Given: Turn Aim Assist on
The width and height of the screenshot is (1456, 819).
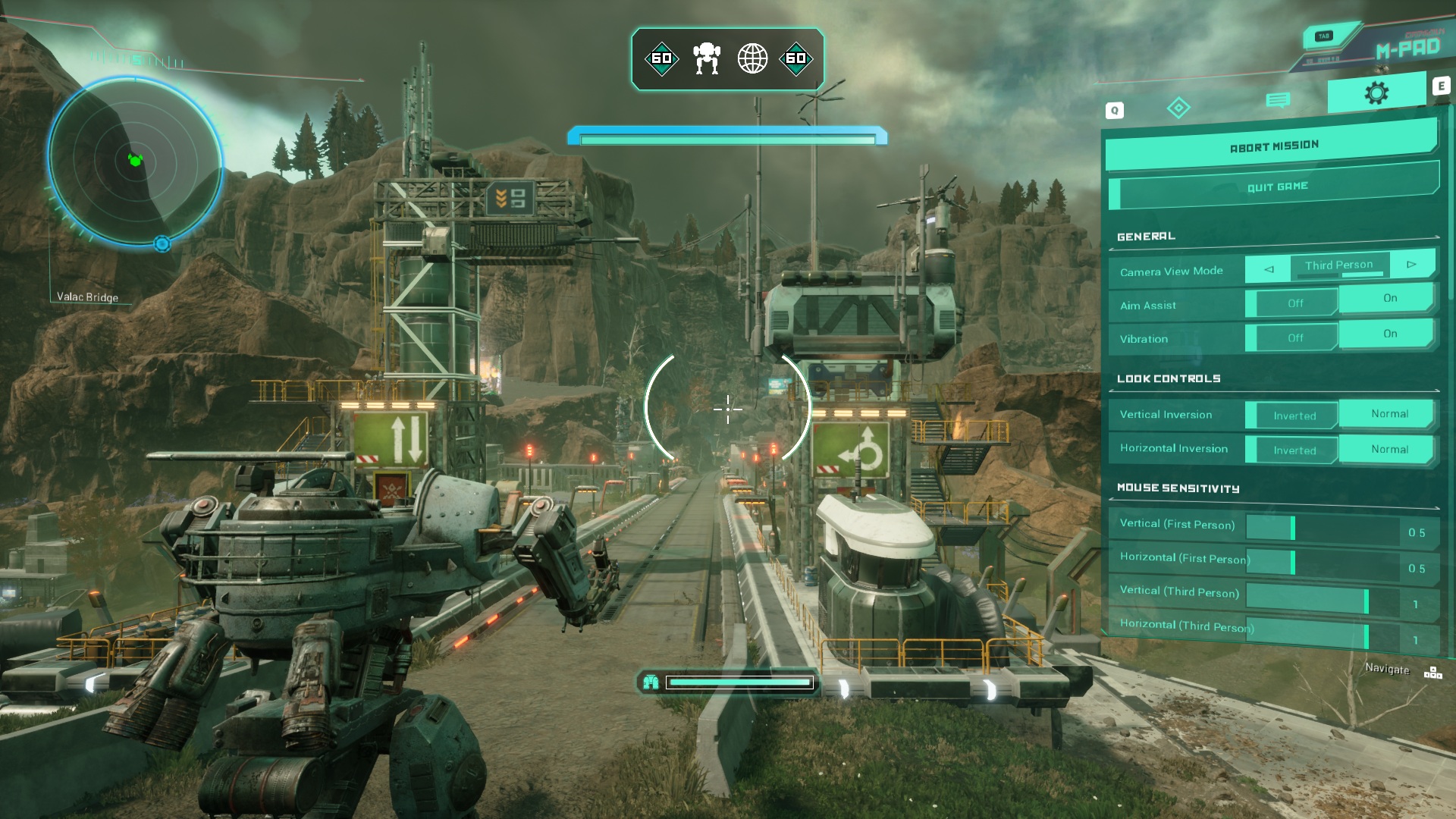Looking at the screenshot, I should point(1389,298).
